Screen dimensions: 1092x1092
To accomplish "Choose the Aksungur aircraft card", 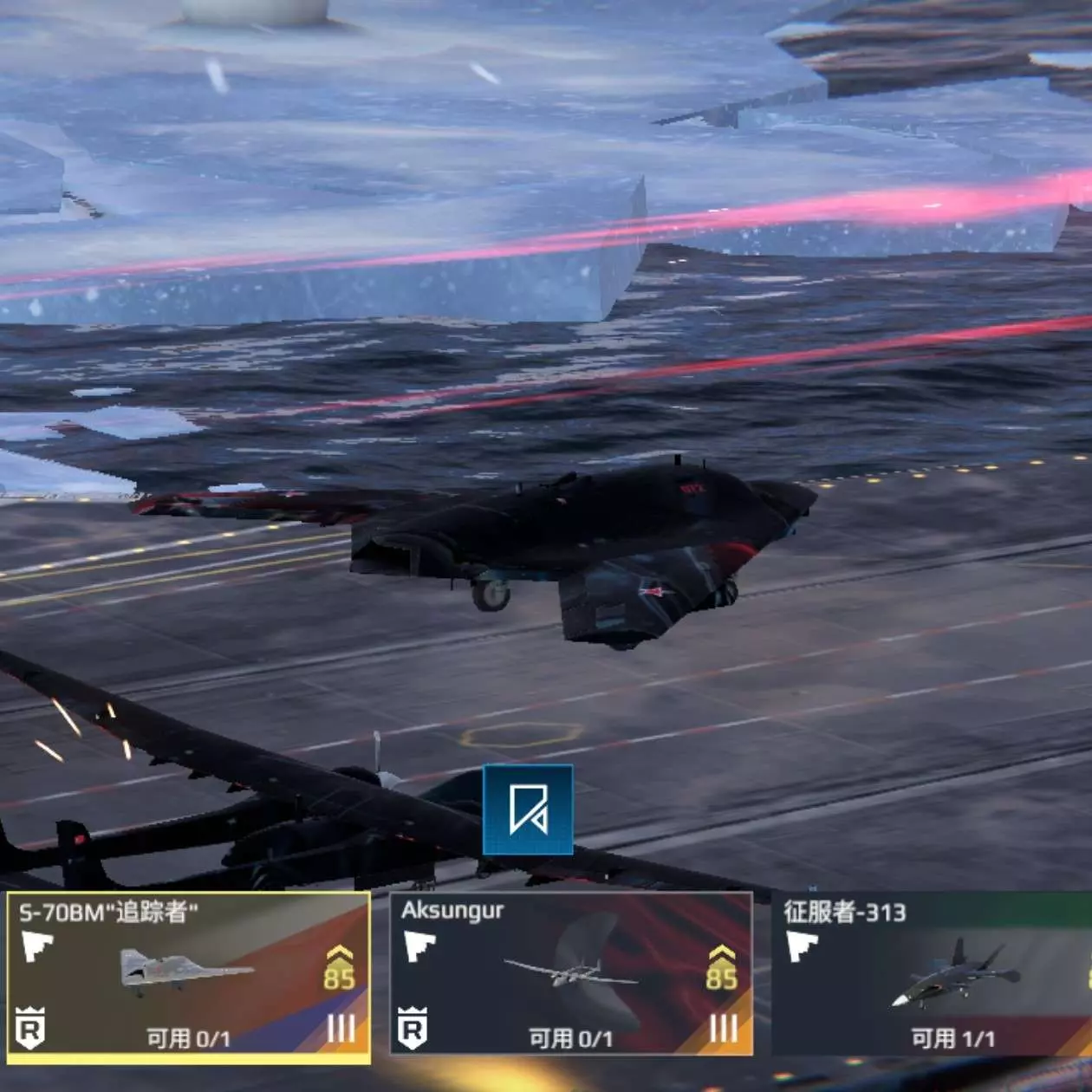I will pyautogui.click(x=570, y=974).
